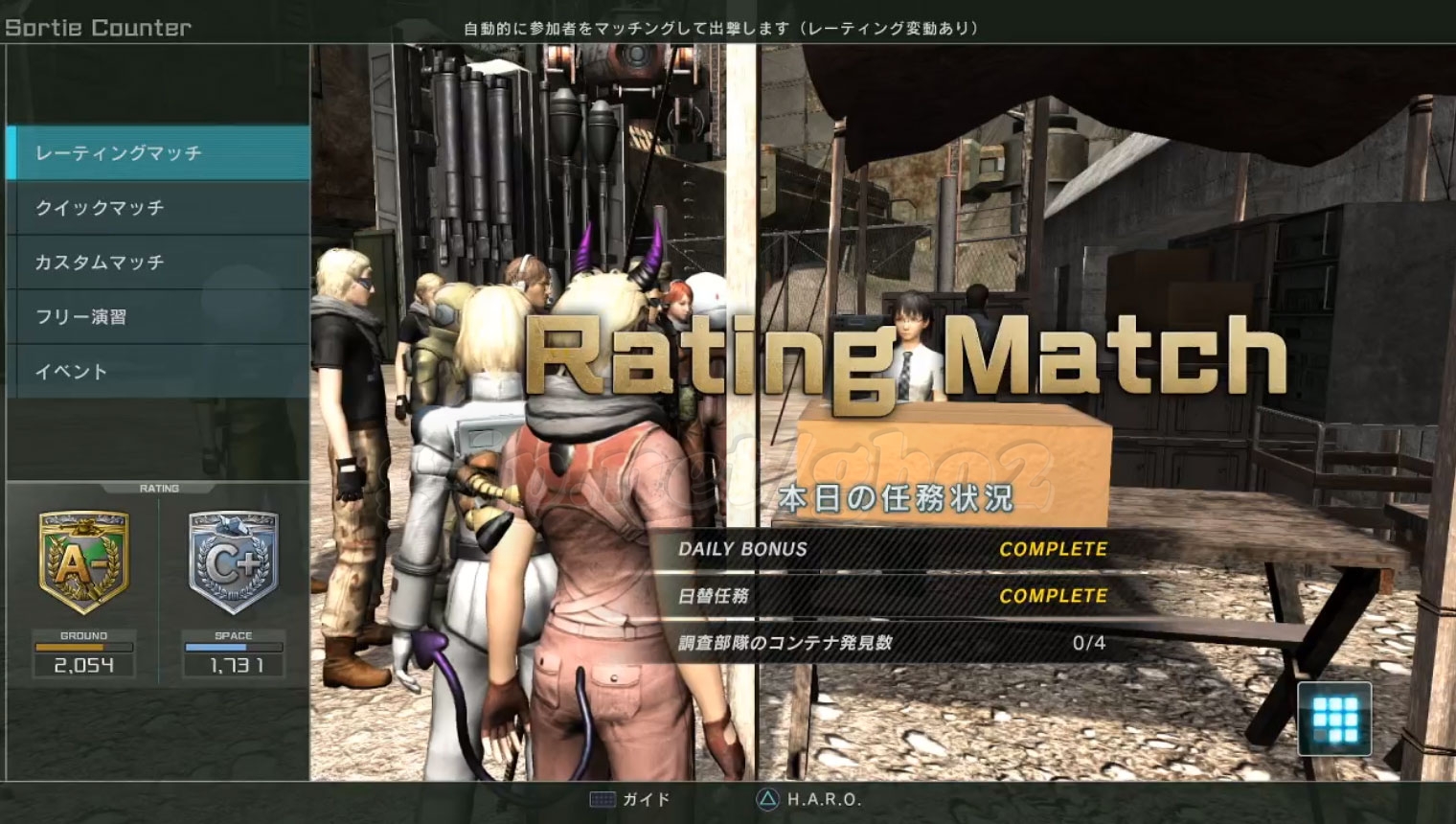Image resolution: width=1456 pixels, height=824 pixels.
Task: Select the コンテナ発見数 container count row
Action: point(891,643)
